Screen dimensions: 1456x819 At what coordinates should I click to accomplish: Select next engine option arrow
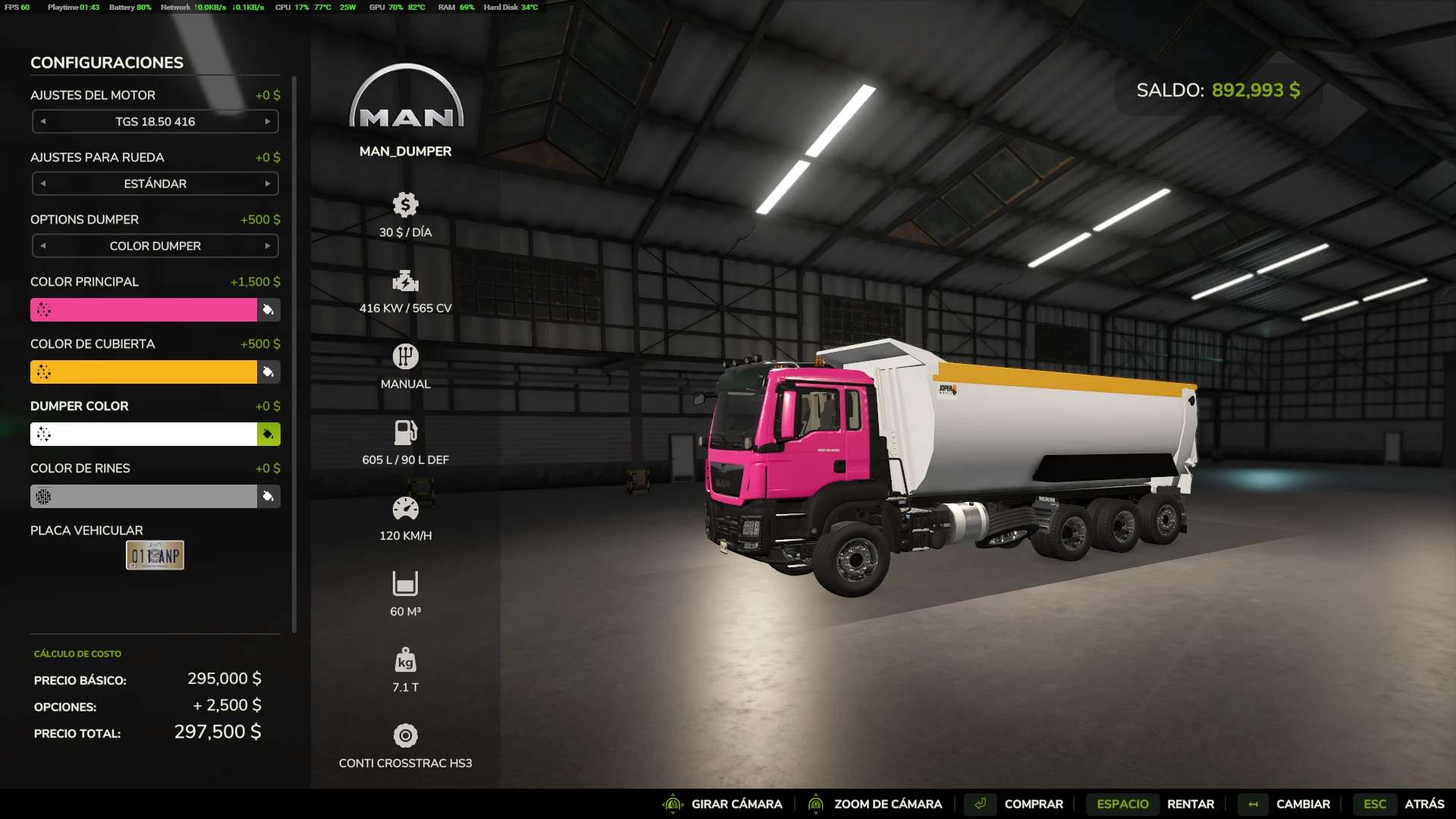268,121
